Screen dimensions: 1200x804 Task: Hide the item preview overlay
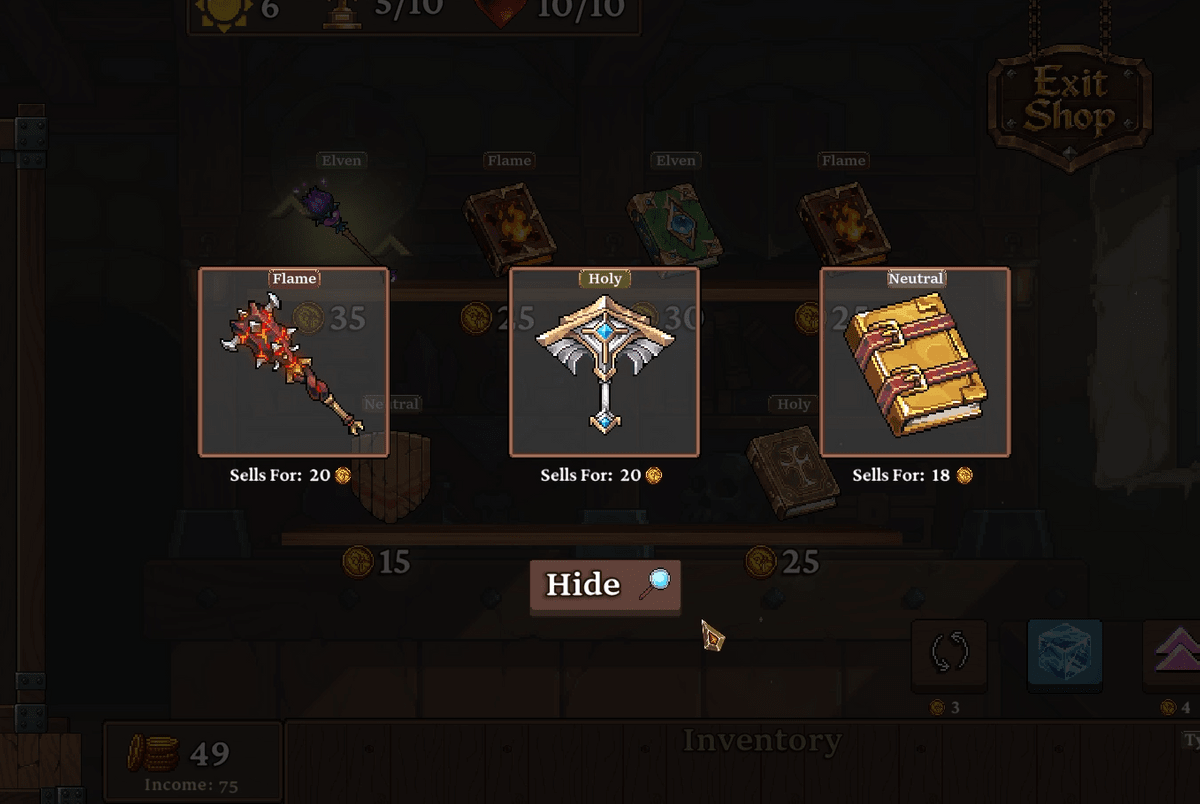[605, 585]
